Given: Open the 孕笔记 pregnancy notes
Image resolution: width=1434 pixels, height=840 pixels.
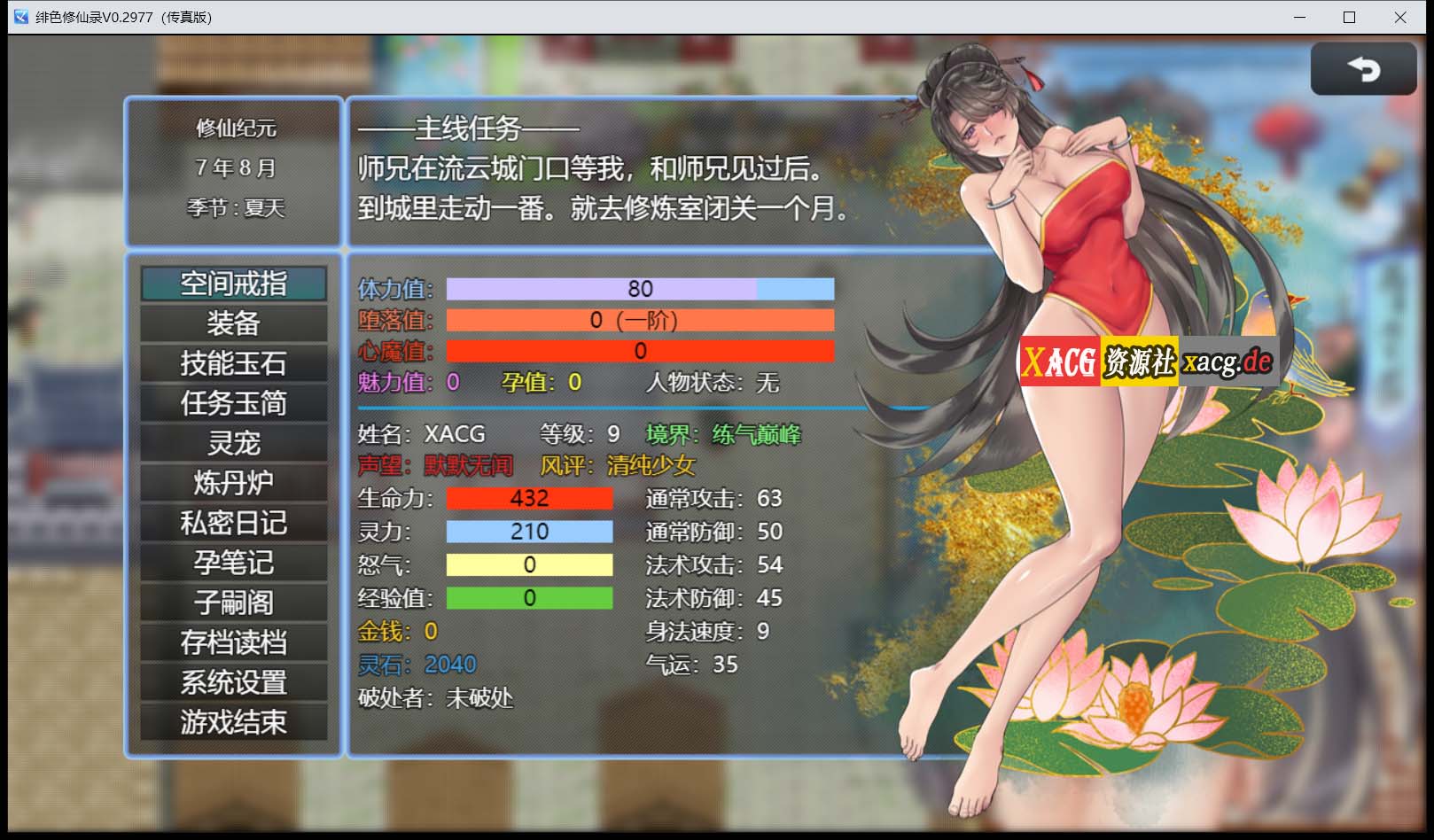Looking at the screenshot, I should click(x=234, y=562).
